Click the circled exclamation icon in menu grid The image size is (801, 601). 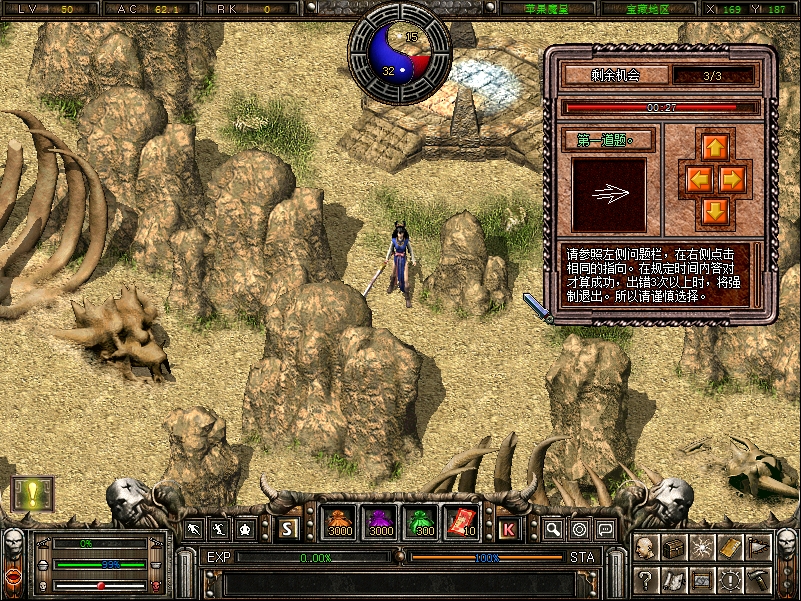click(730, 578)
